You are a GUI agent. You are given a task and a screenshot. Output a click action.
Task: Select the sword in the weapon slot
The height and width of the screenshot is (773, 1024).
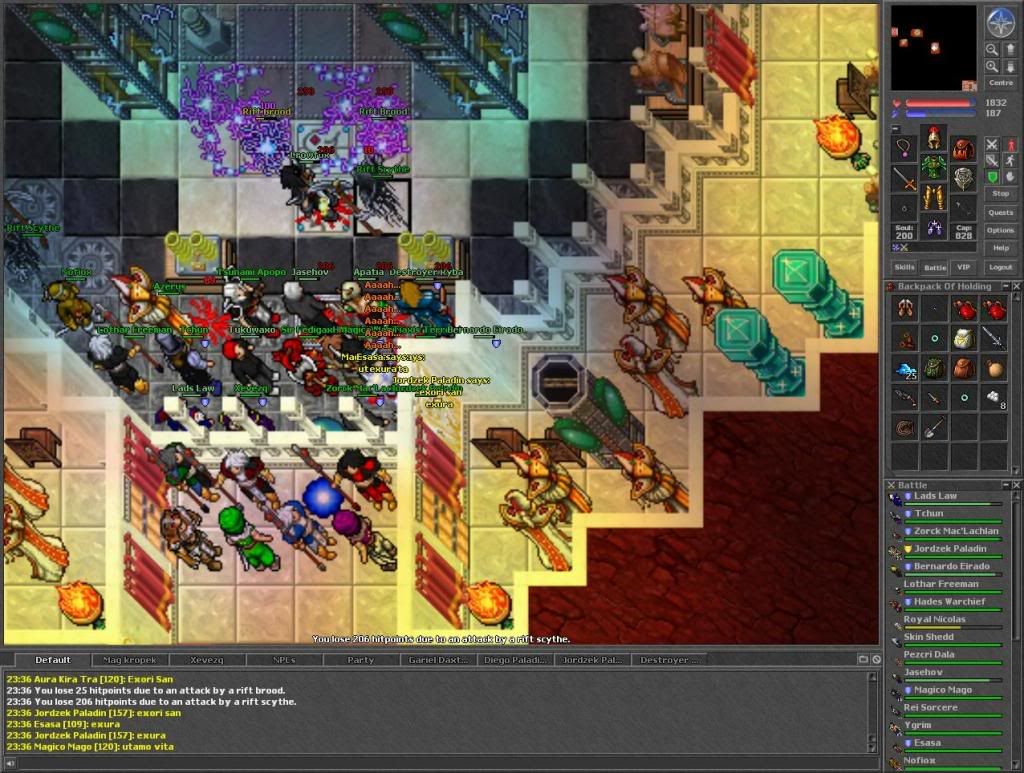pyautogui.click(x=905, y=180)
